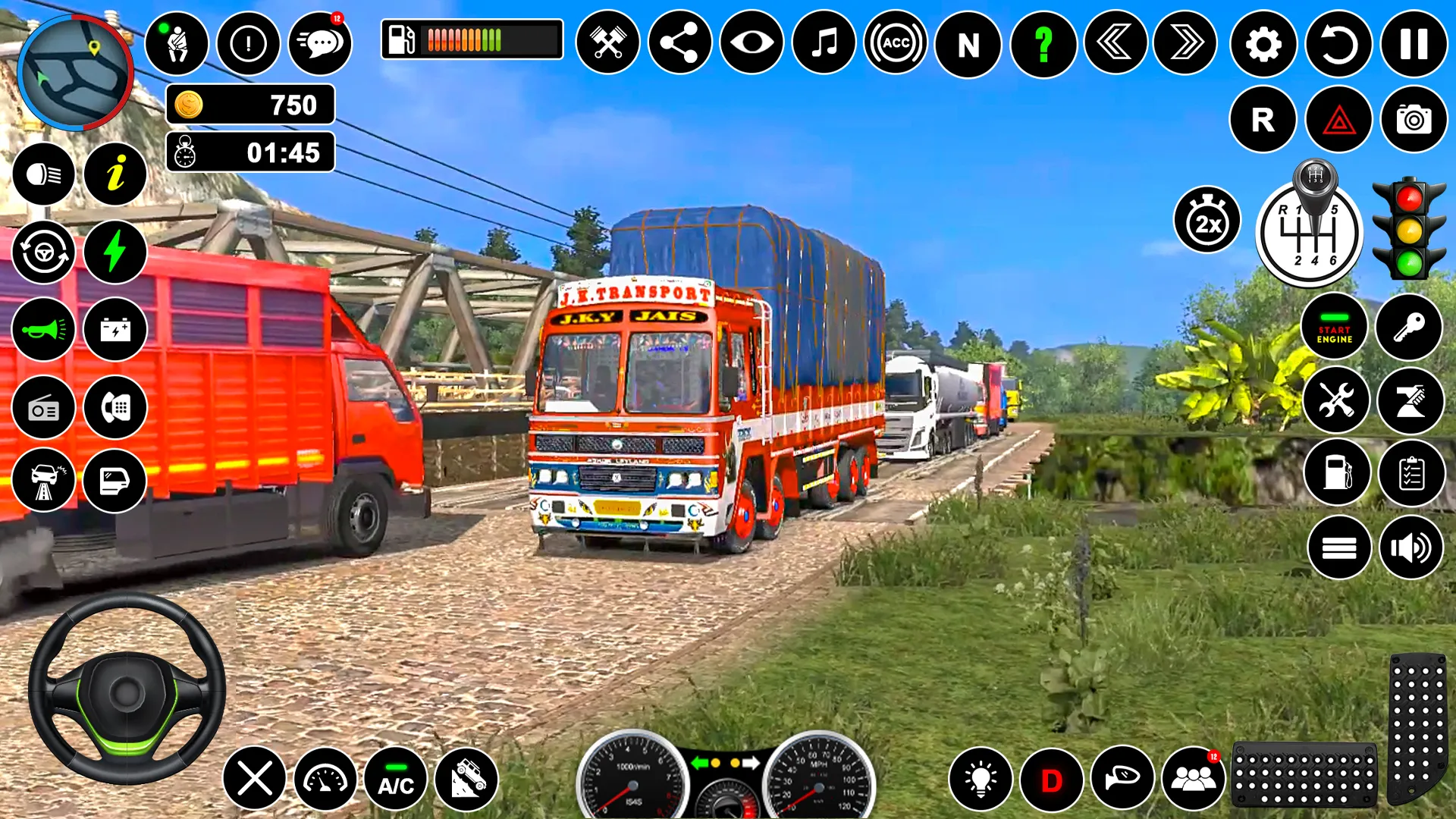Take a screenshot with the camera icon
This screenshot has width=1456, height=819.
pos(1411,119)
